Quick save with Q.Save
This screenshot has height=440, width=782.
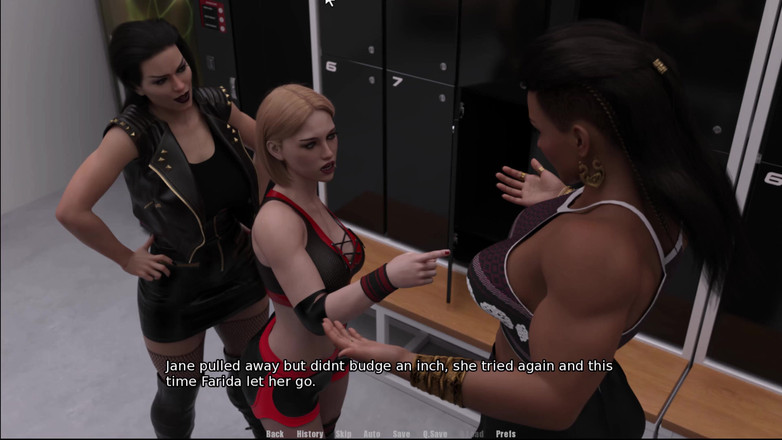click(x=435, y=434)
